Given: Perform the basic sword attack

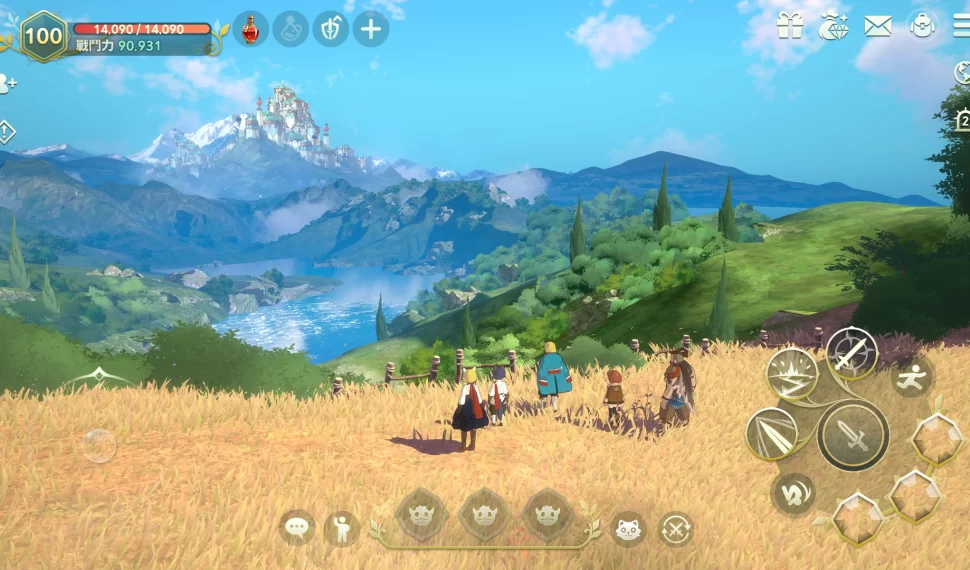Looking at the screenshot, I should point(853,435).
